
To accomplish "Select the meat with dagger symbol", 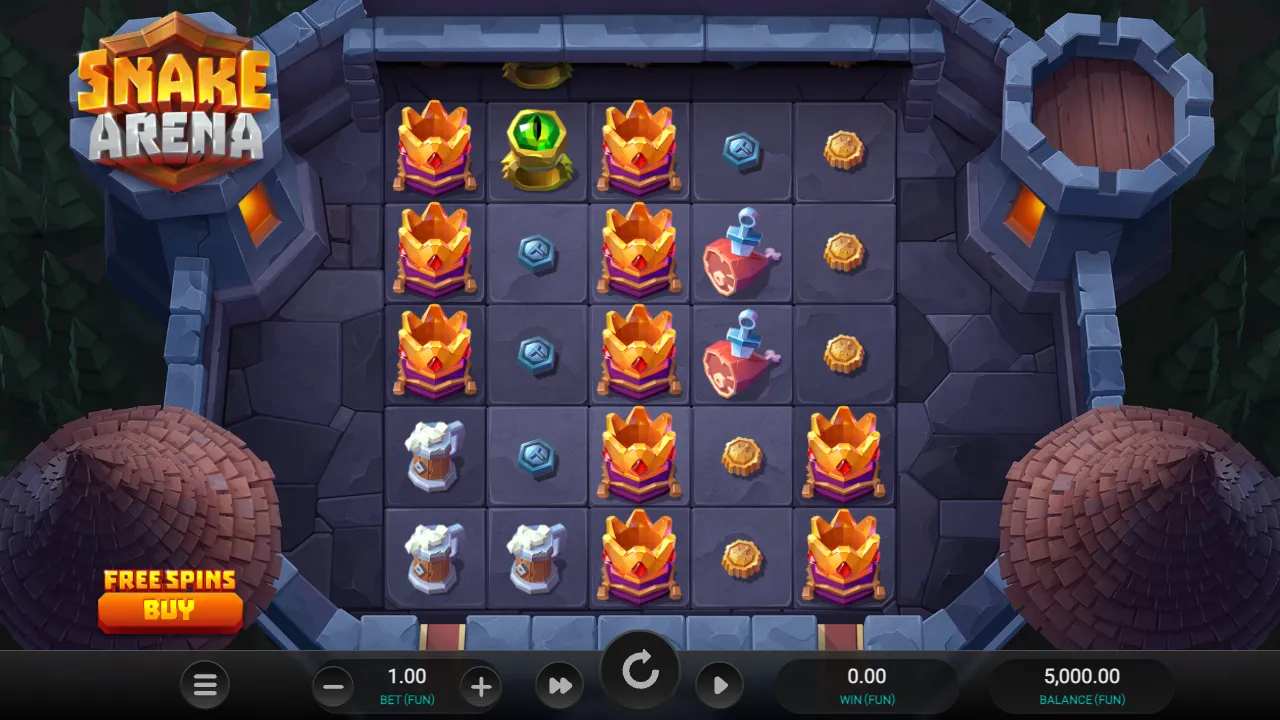I will coord(740,253).
